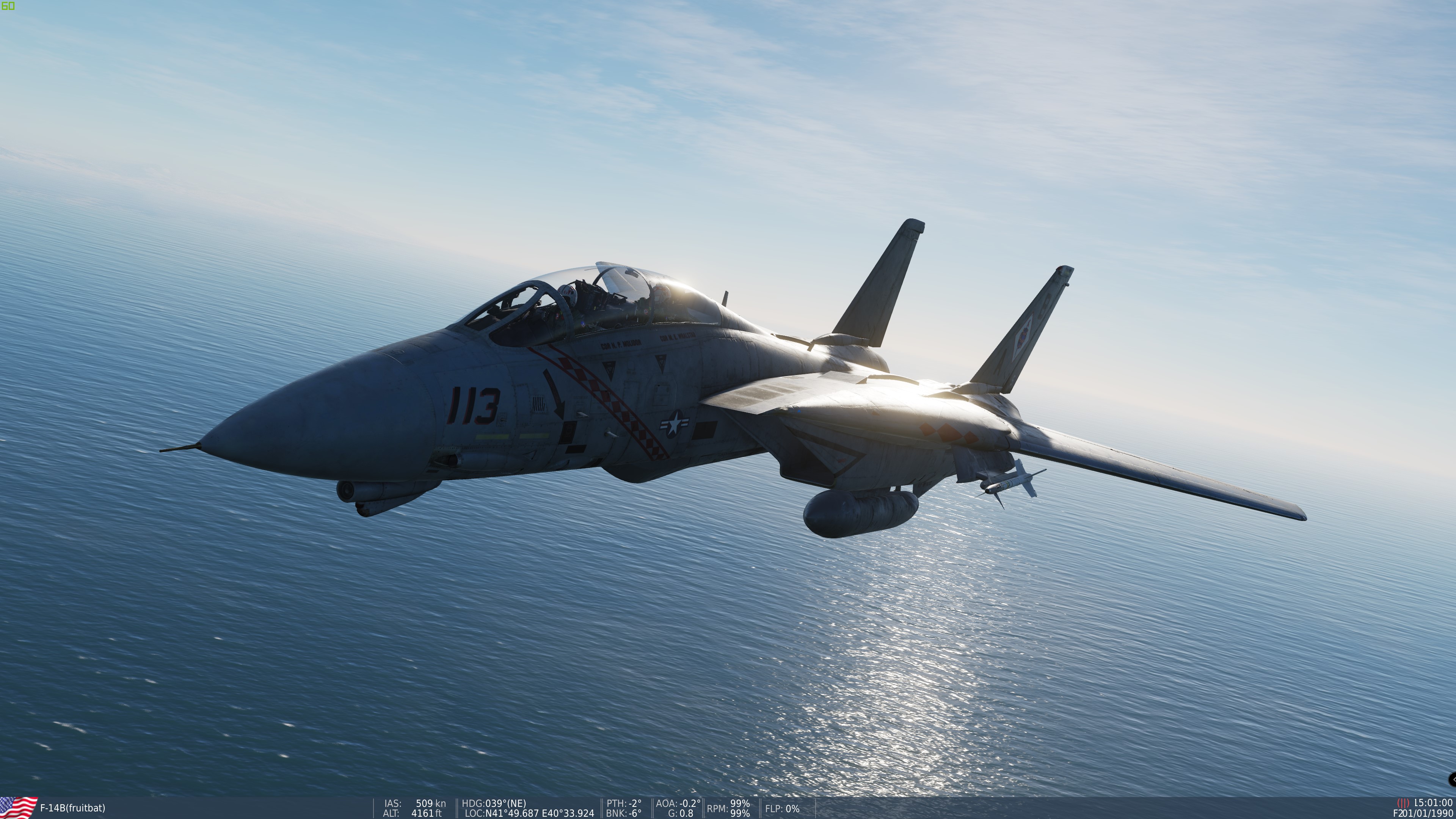The image size is (1456, 819).
Task: Expand the F-14B(fruitbat) aircraft label
Action: (x=72, y=808)
